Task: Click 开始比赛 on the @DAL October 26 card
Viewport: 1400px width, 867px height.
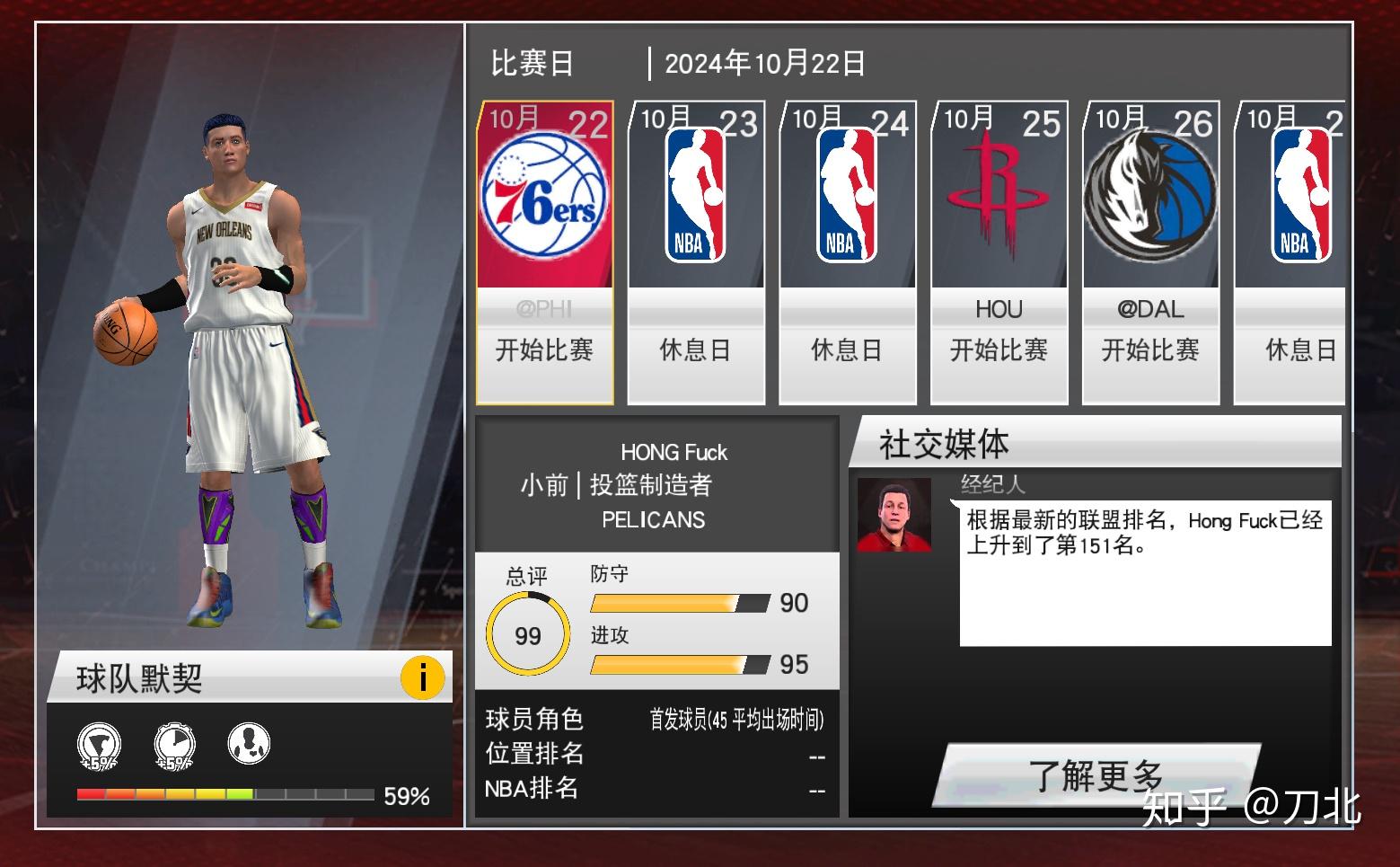Action: pyautogui.click(x=1151, y=351)
